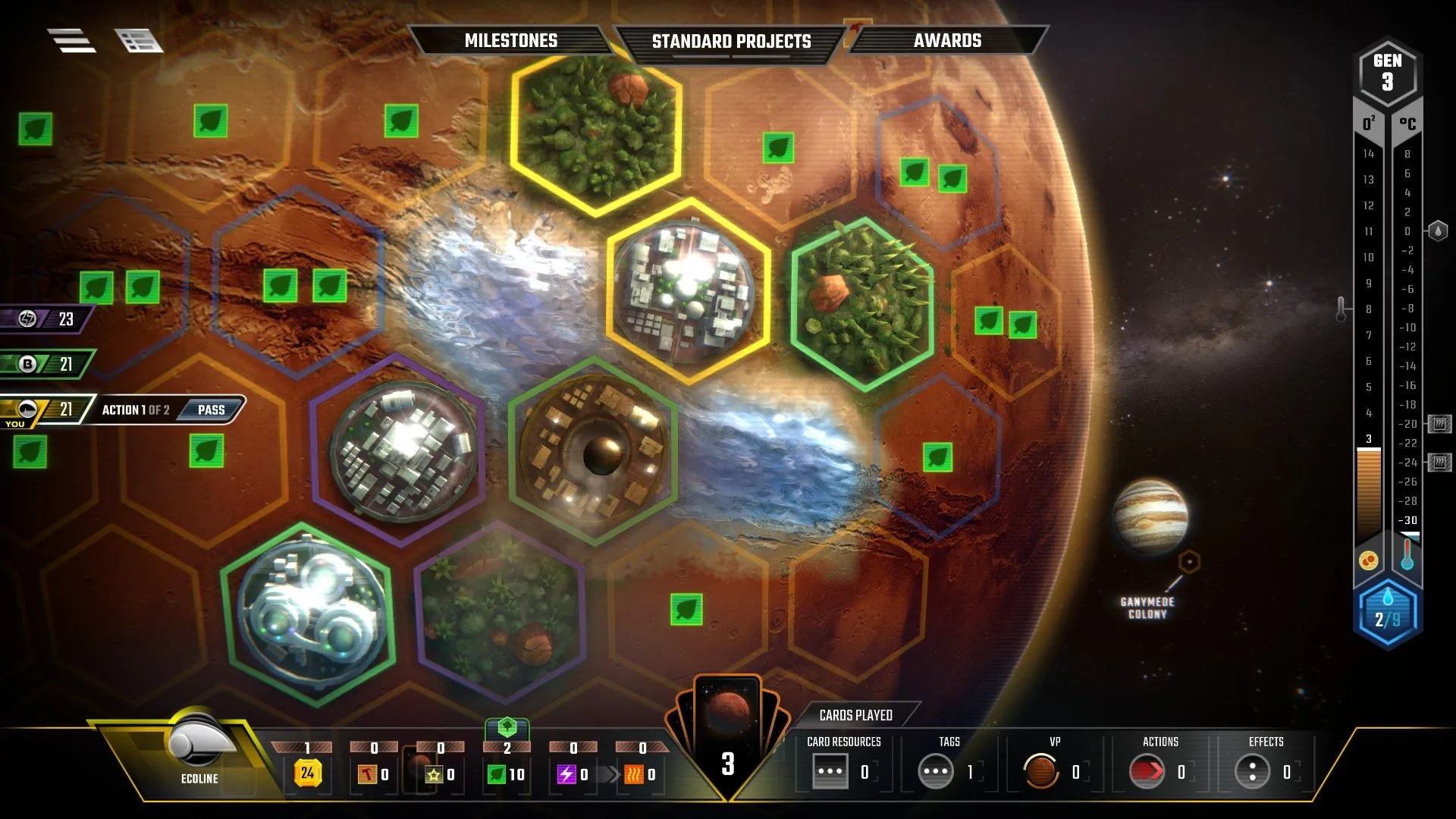
Task: Expand the game menu with the hamburger icon
Action: click(72, 39)
